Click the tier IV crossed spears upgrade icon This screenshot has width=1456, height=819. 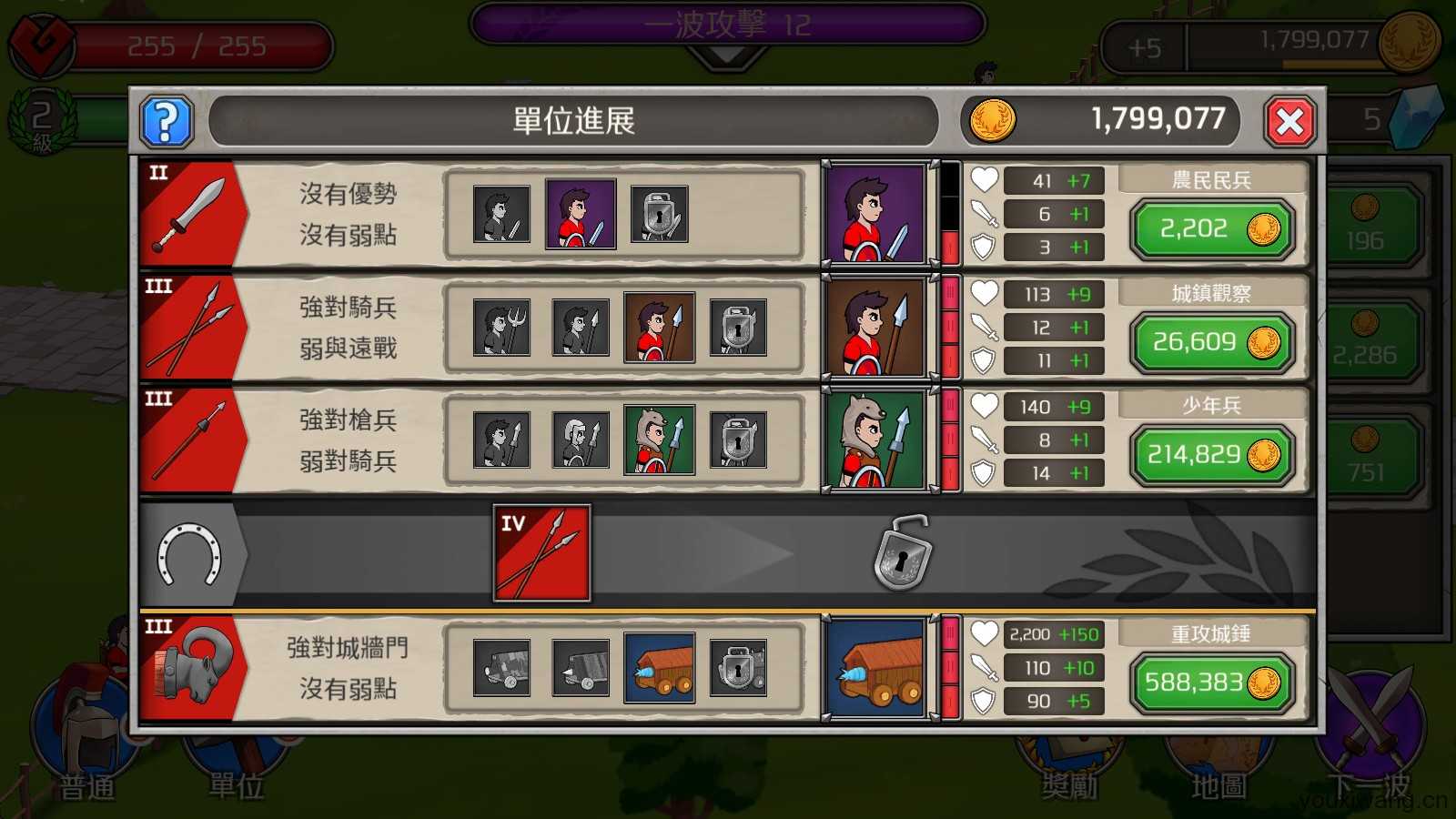pos(541,553)
